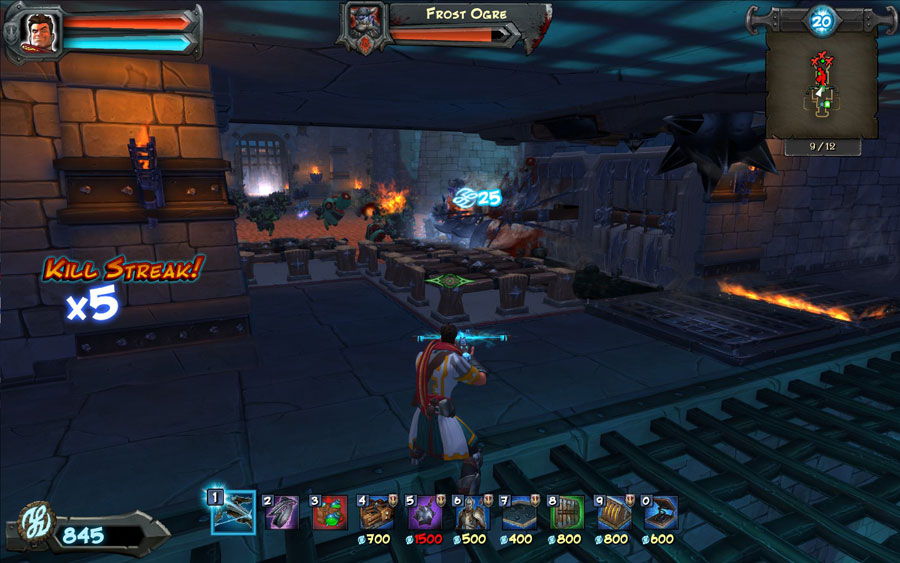Screen dimensions: 900x563
Task: Select the spiked mace trap costing 1500
Action: point(424,512)
